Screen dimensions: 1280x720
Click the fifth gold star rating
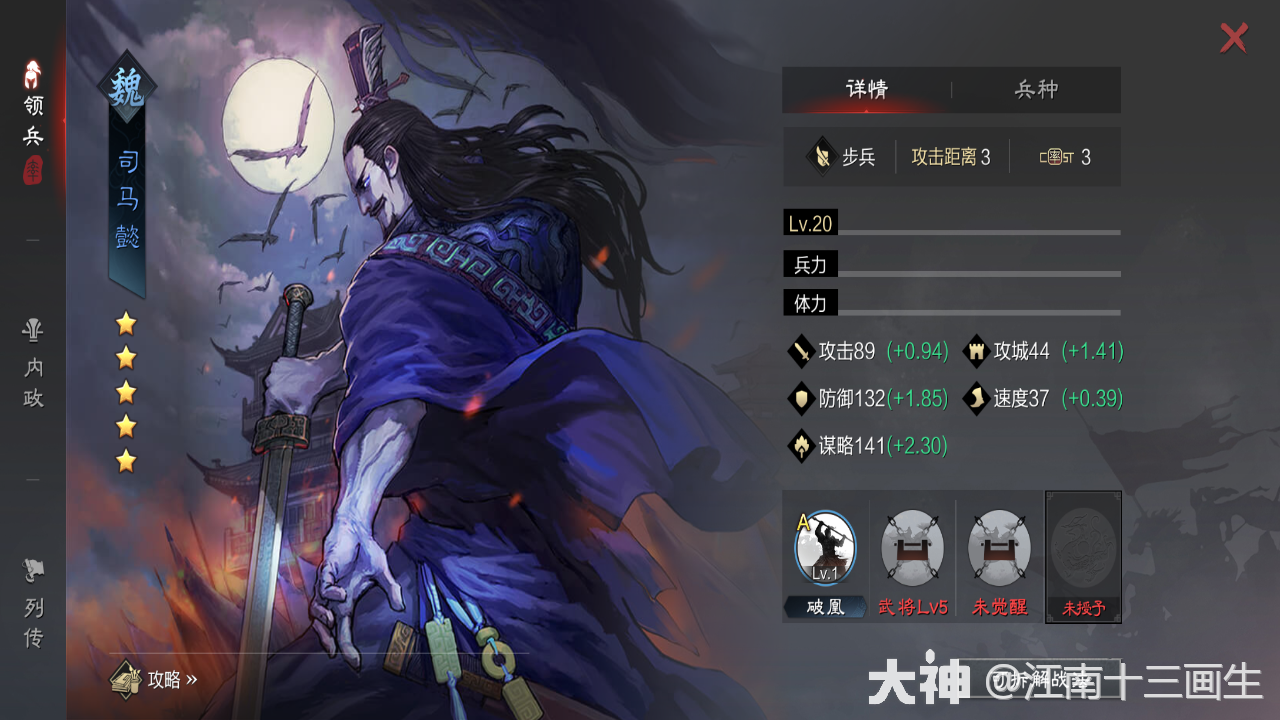pos(124,460)
